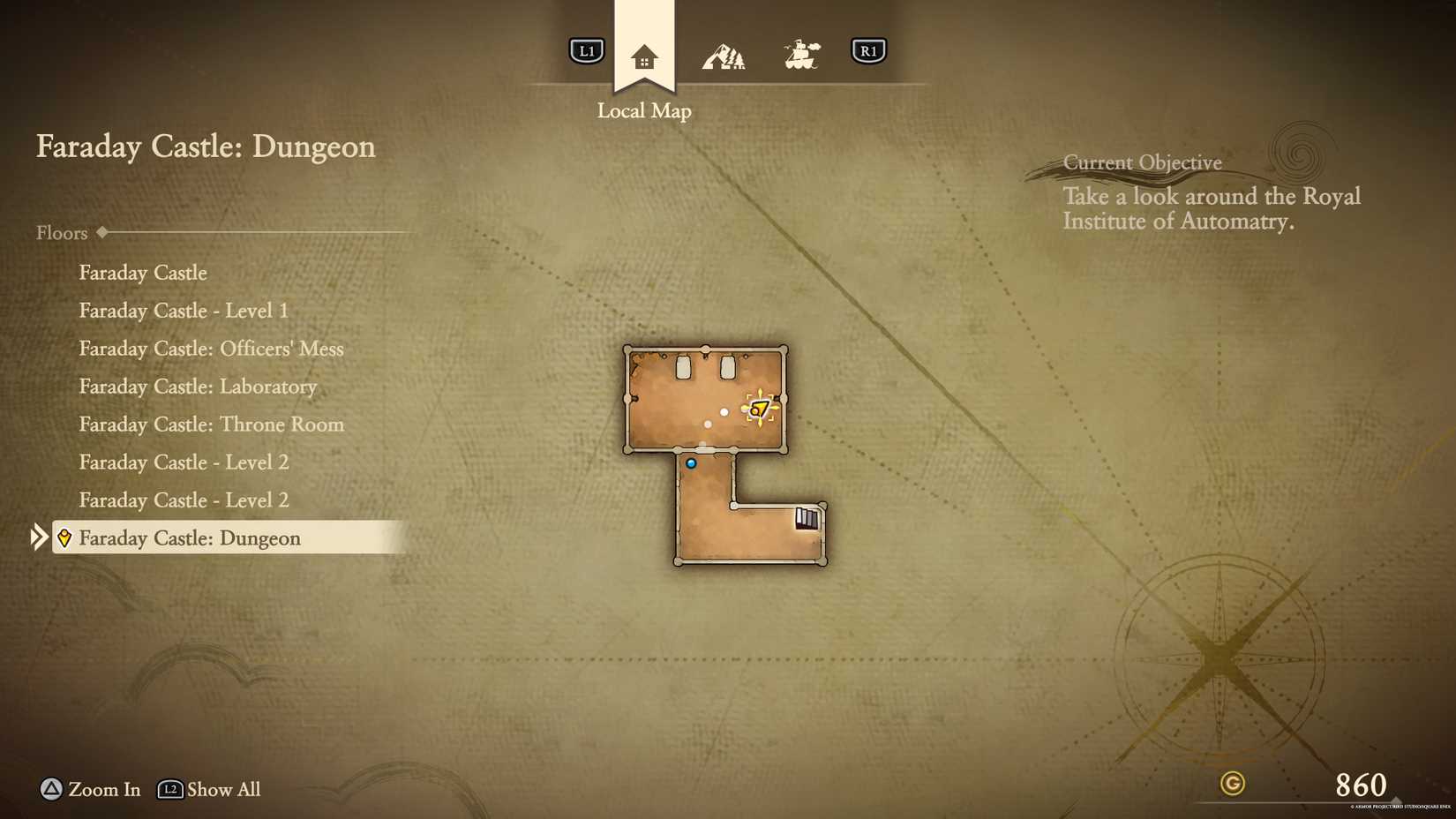Switch to the Local Map house tab
Screen dimensions: 1456x819
point(644,57)
